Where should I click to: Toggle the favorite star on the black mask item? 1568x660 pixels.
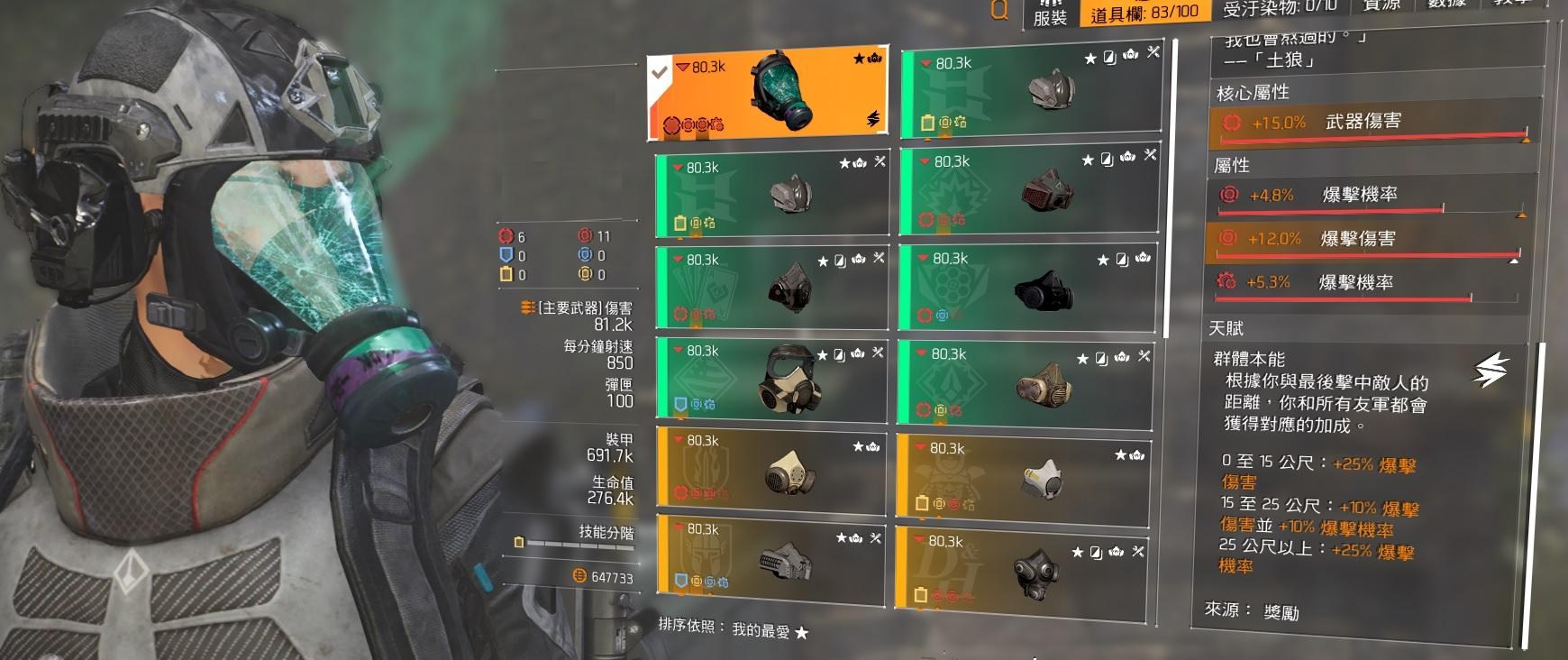[x=1100, y=259]
